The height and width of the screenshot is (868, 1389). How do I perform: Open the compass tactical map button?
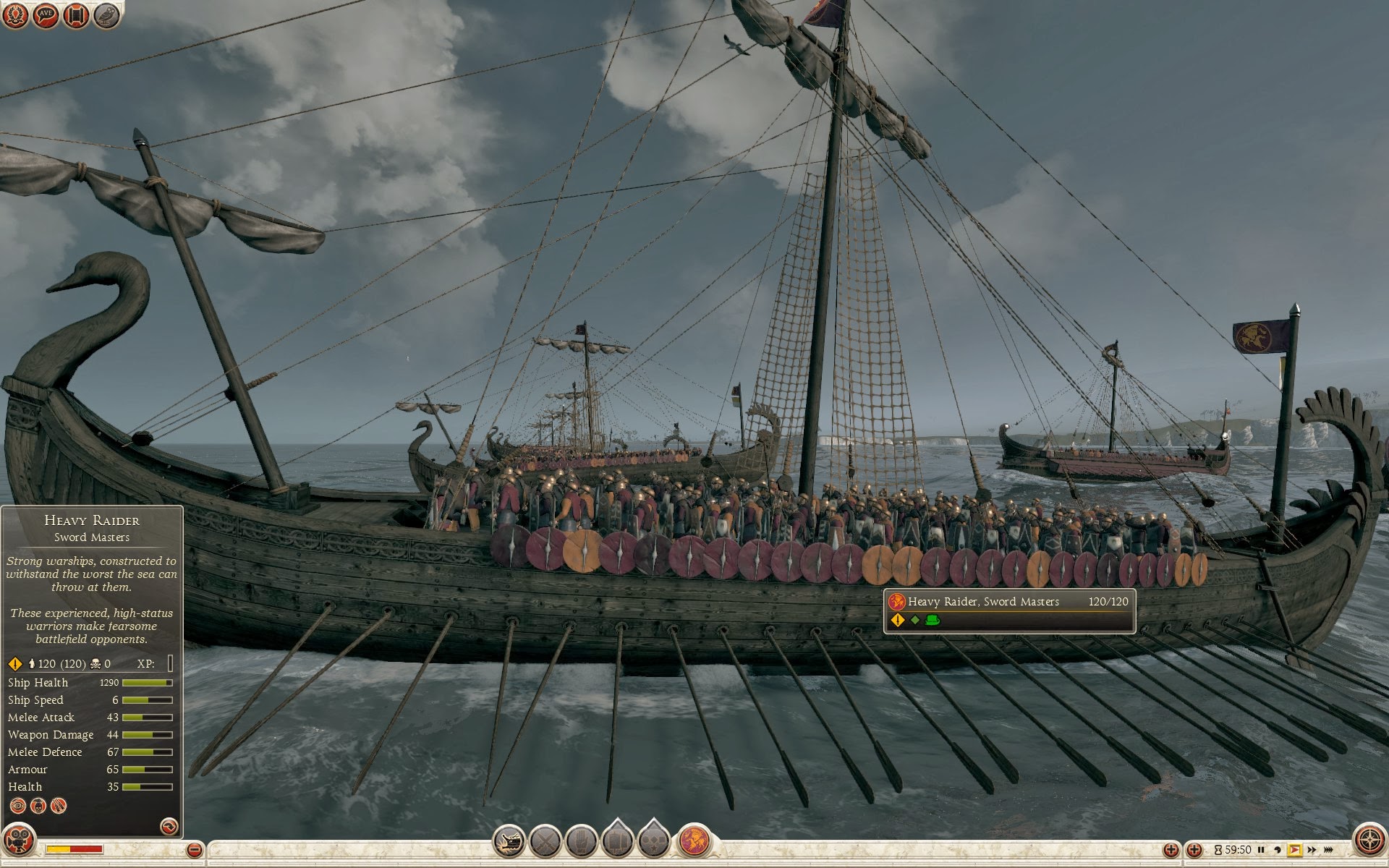coord(1369,841)
